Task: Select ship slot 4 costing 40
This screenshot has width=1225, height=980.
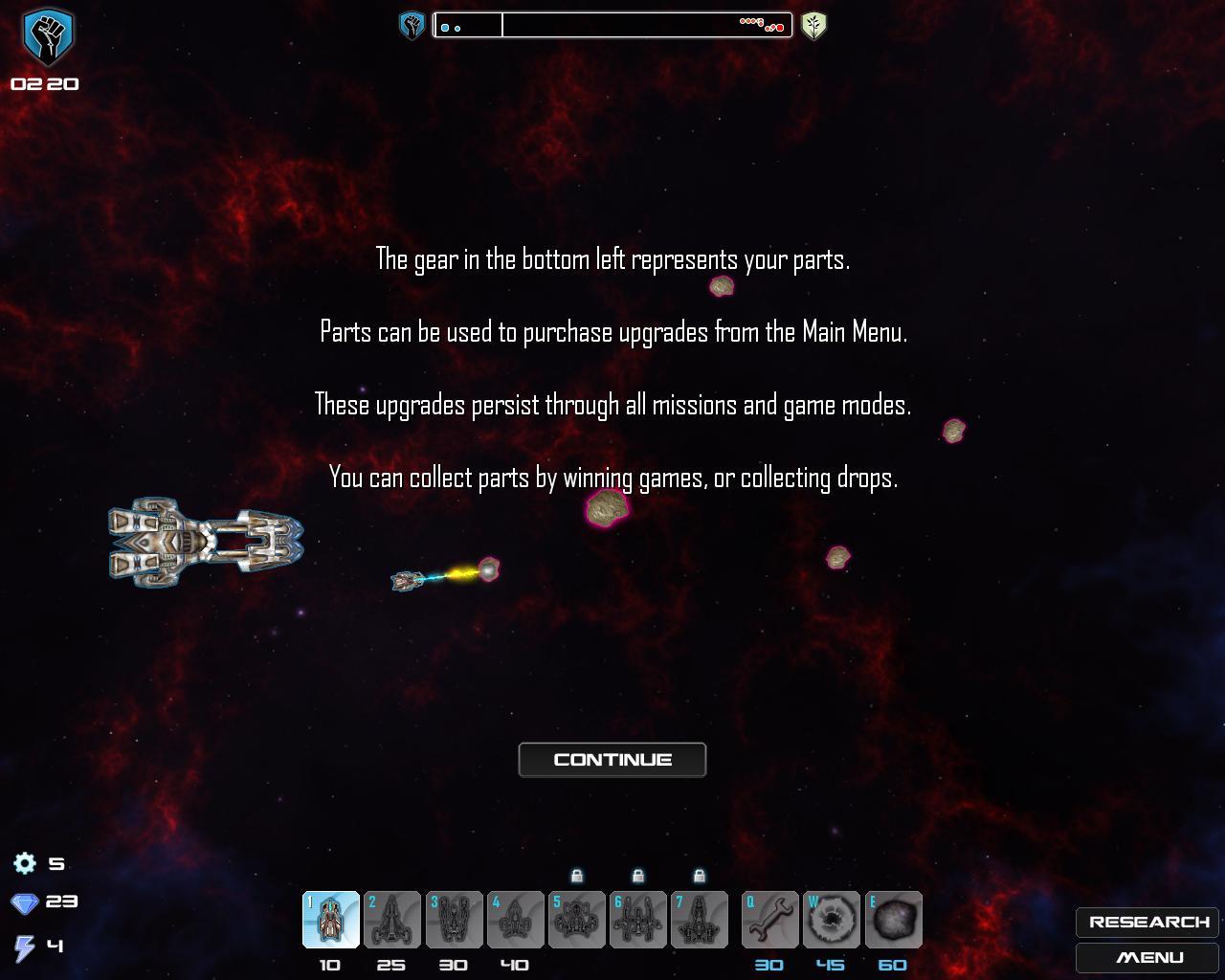Action: coord(515,920)
